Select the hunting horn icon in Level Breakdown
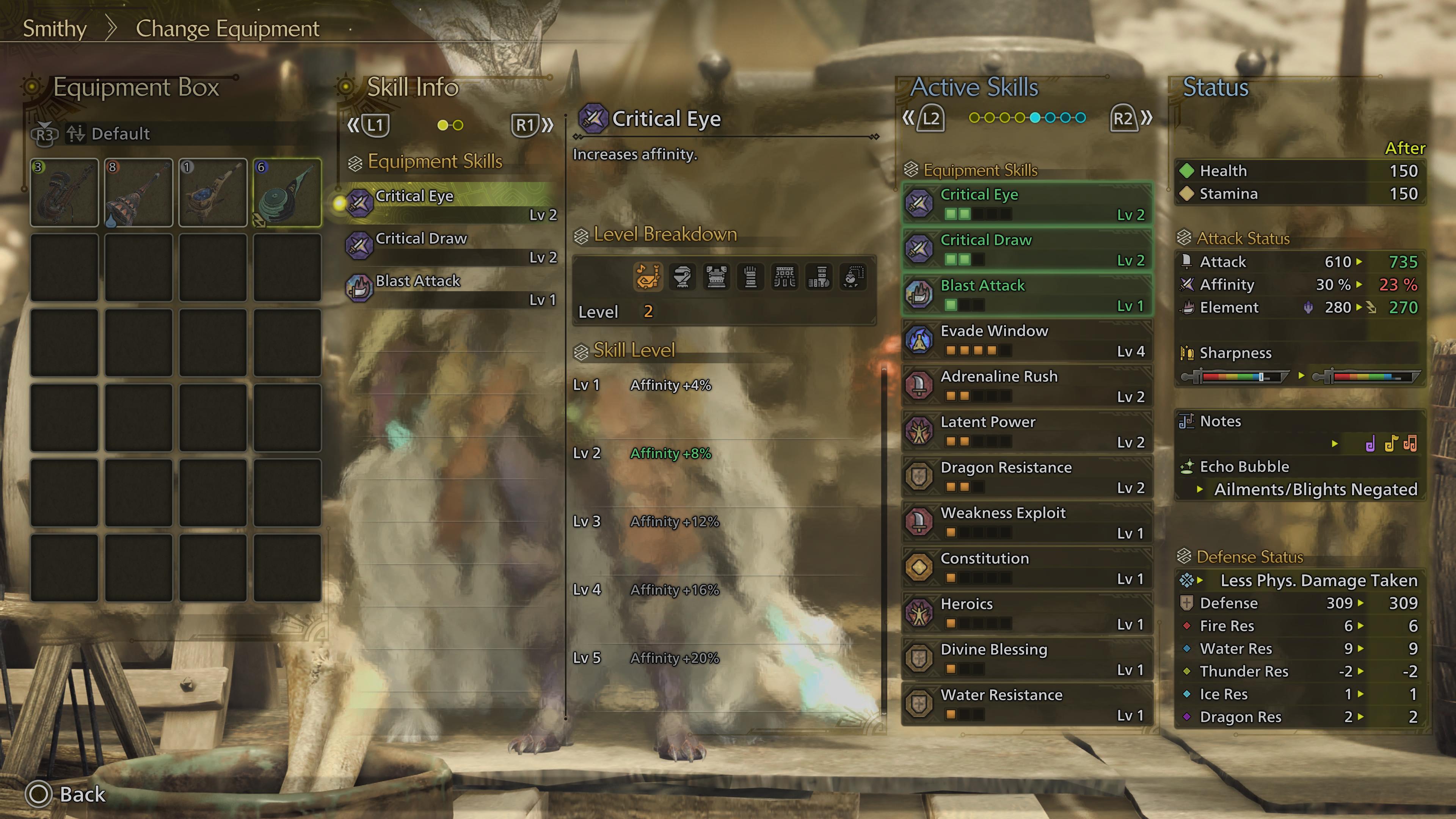This screenshot has height=819, width=1456. click(x=649, y=277)
